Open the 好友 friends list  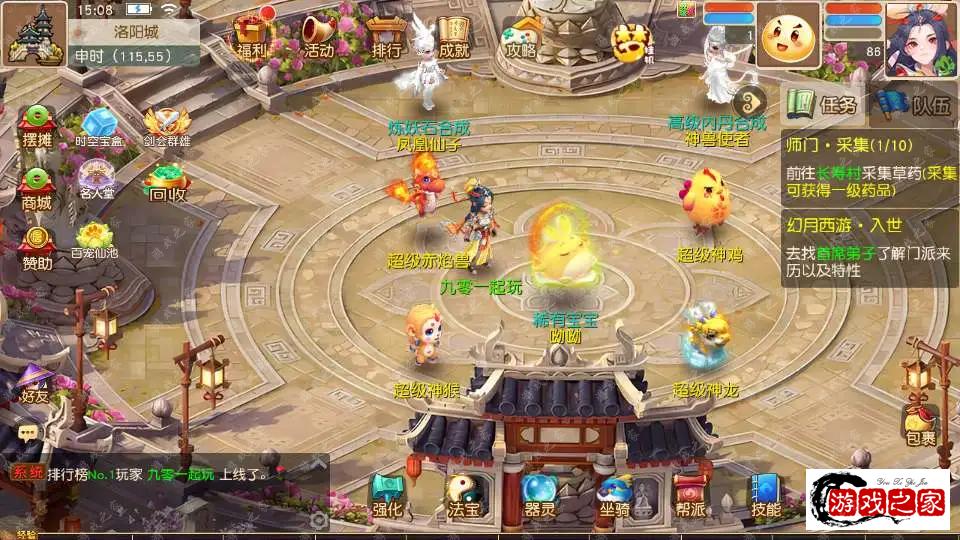[35, 383]
